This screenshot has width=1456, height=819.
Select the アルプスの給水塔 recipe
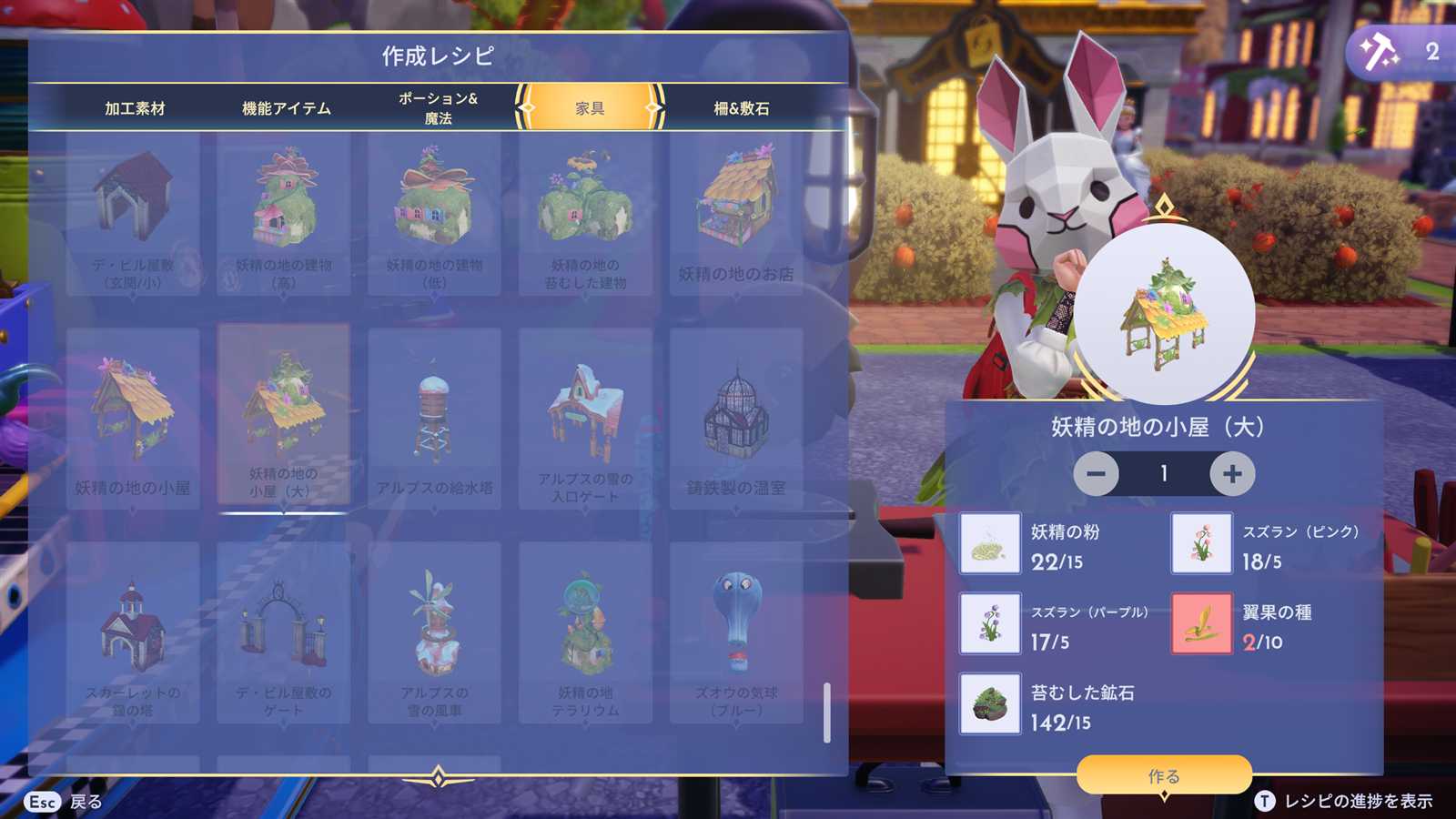[x=434, y=419]
